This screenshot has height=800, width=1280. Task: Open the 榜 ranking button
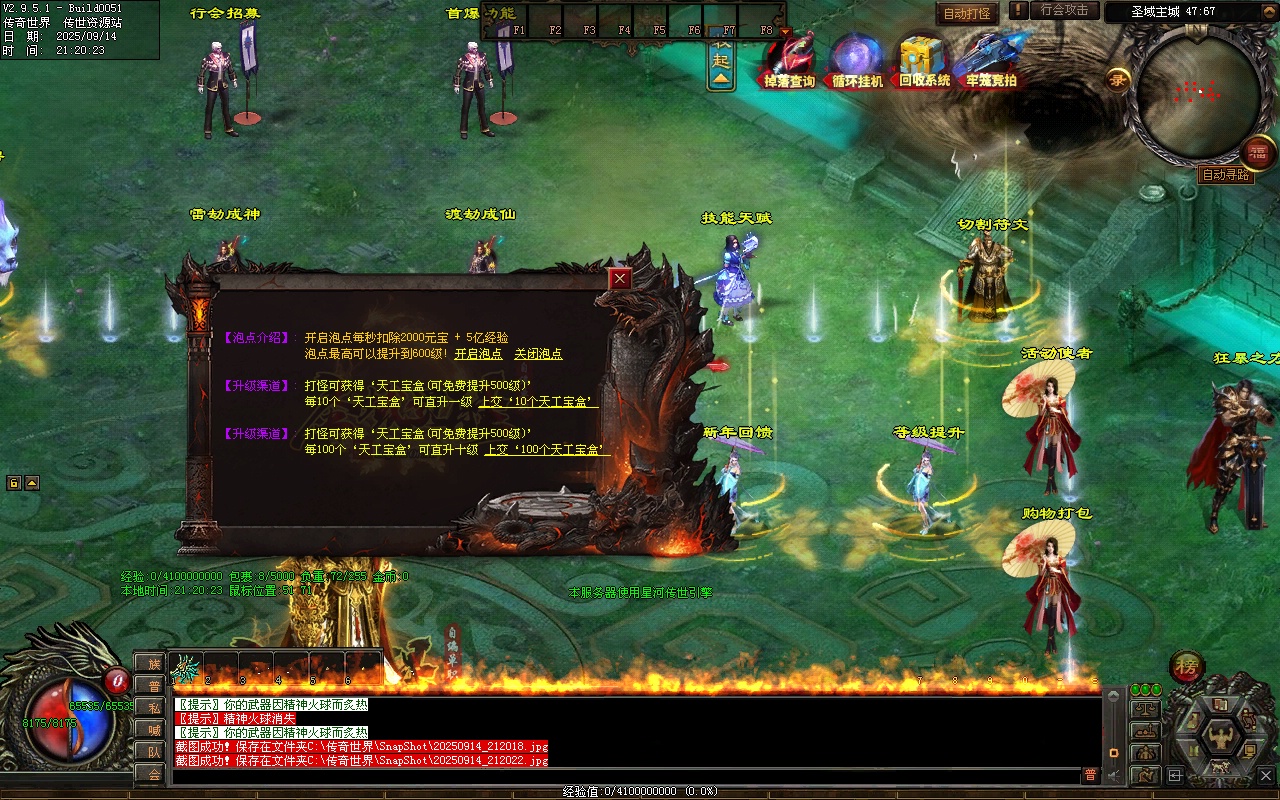pos(1187,665)
